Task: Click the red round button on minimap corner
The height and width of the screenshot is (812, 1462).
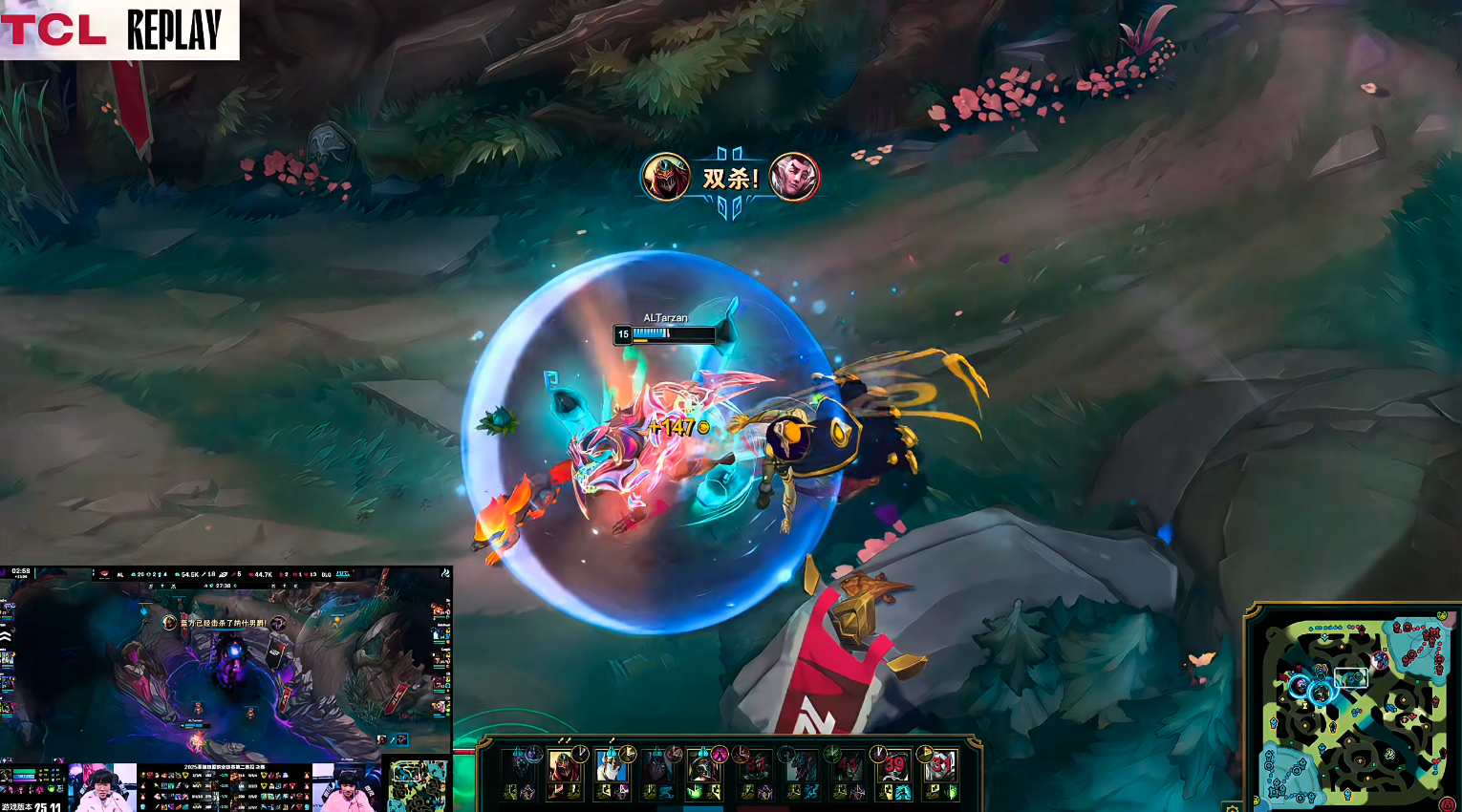Action: click(1448, 805)
